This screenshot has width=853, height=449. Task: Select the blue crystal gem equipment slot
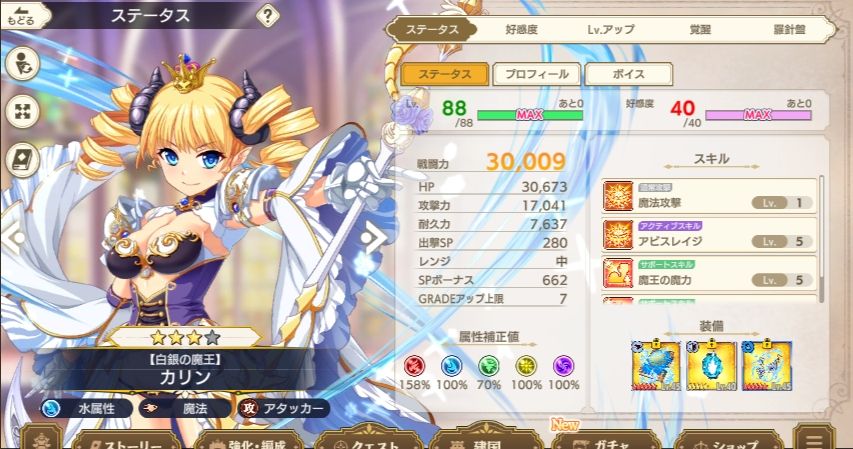point(712,366)
